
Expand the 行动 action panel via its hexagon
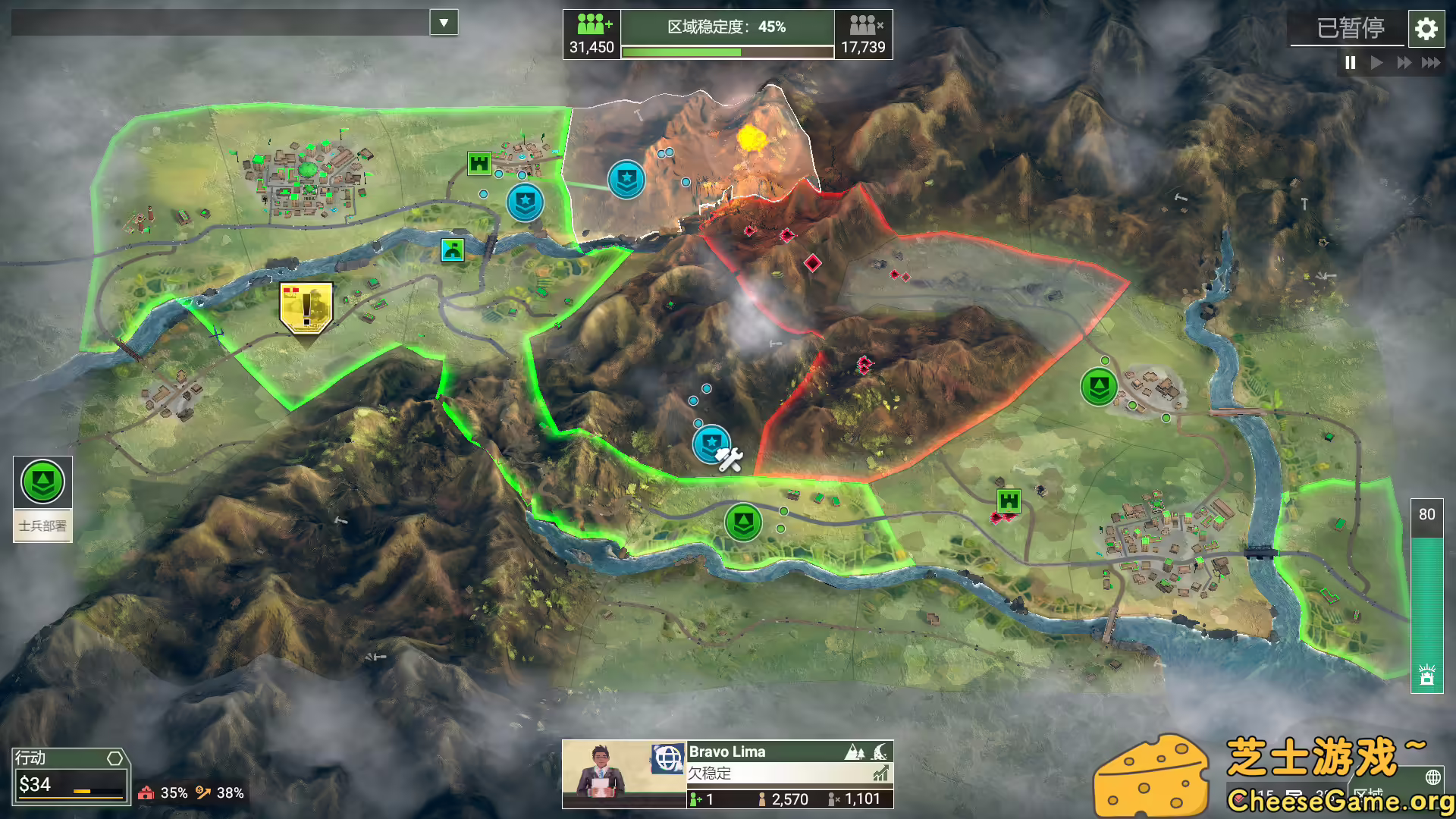point(115,758)
